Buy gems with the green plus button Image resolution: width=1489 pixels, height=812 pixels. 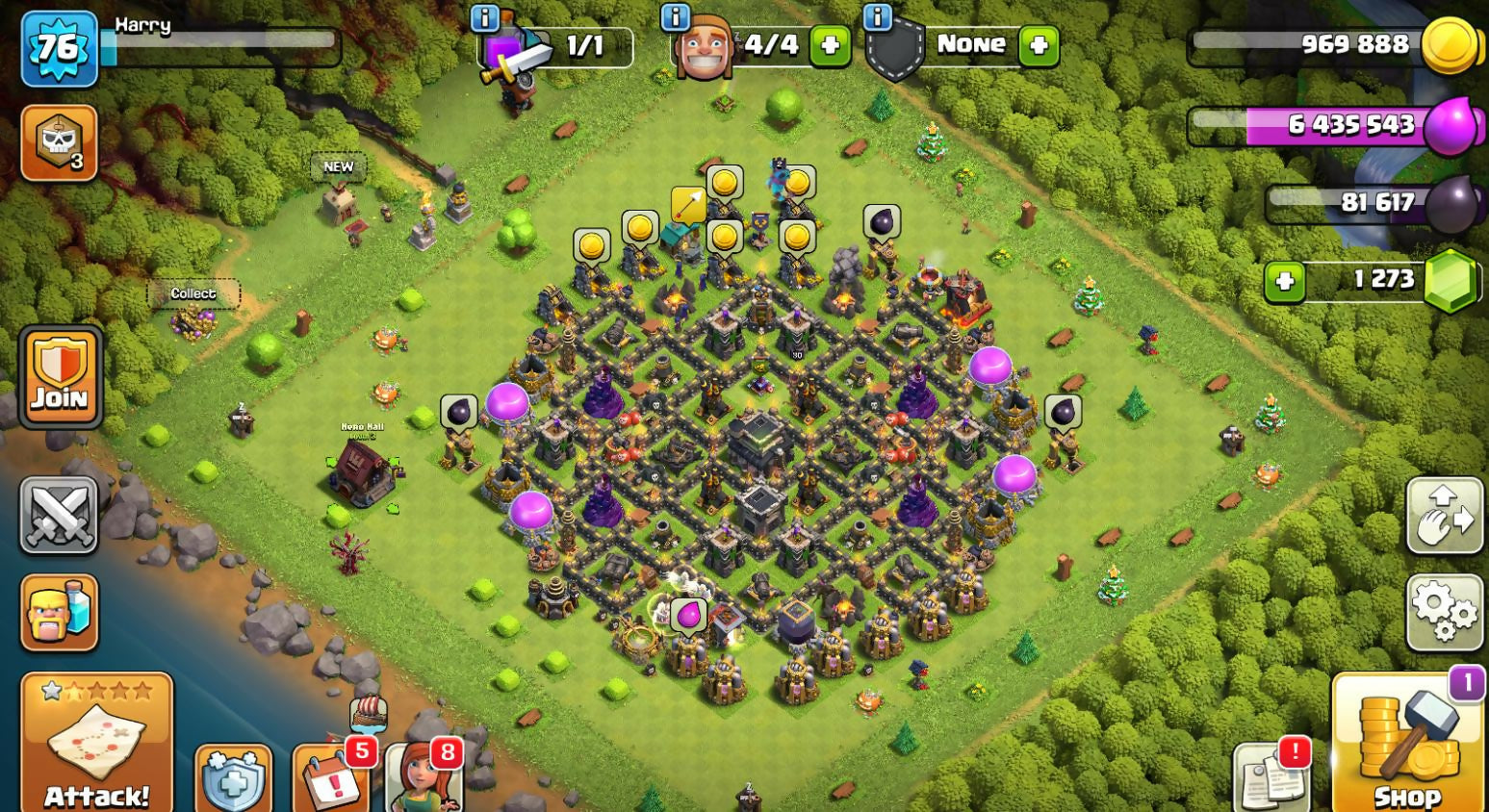(x=1284, y=281)
